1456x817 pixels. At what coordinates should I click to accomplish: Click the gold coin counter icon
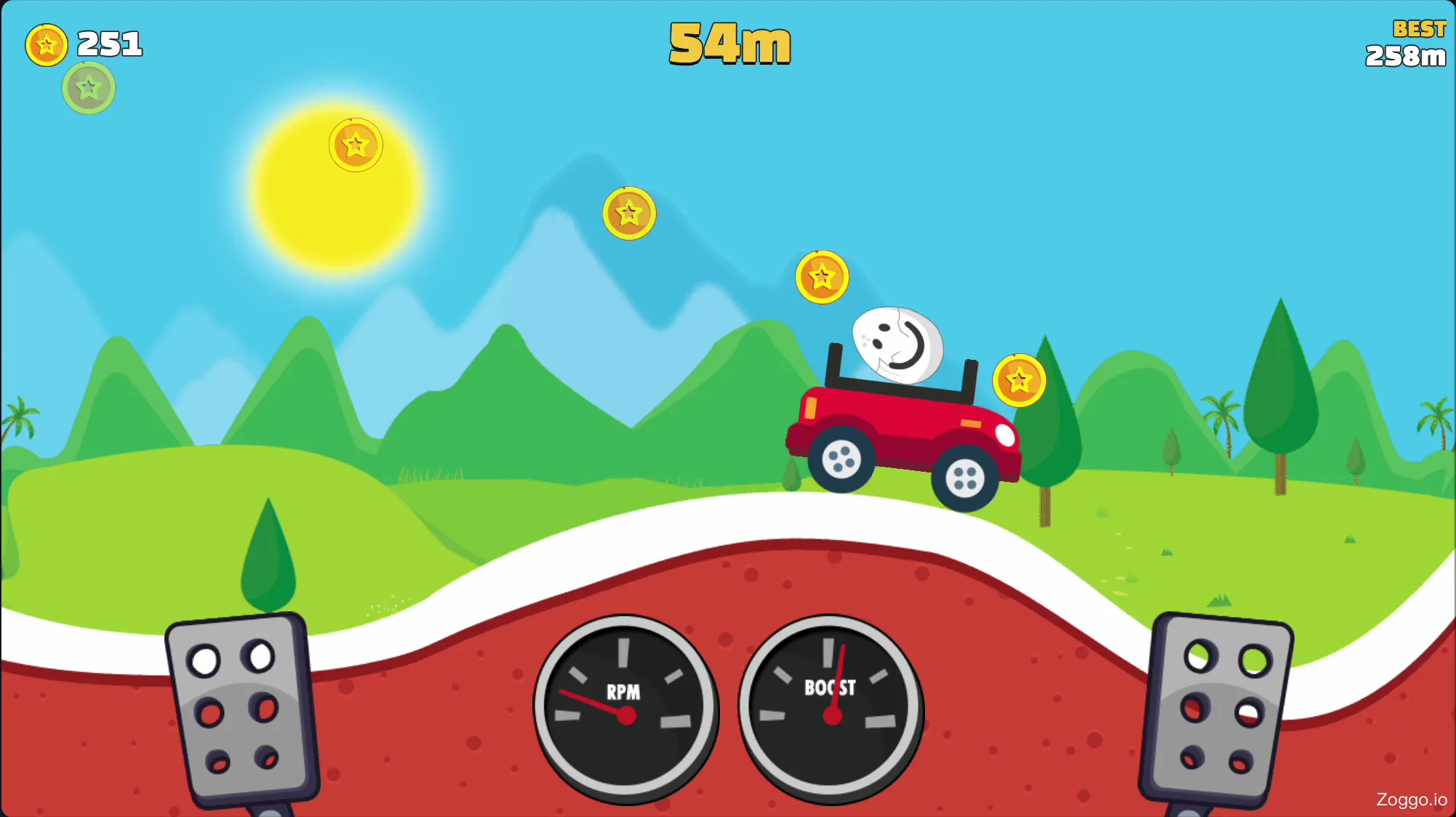point(46,45)
